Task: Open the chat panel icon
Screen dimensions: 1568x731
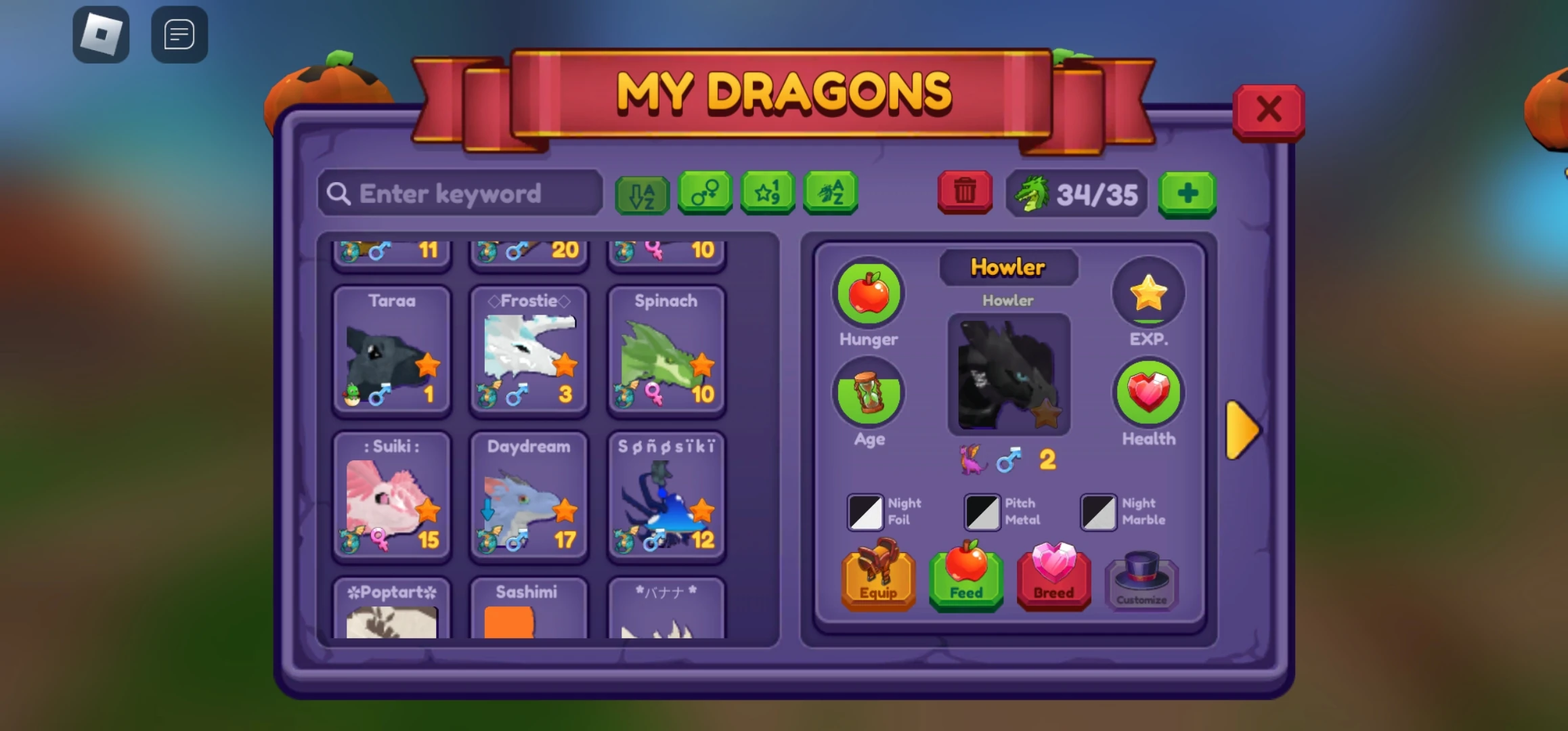Action: [x=179, y=34]
